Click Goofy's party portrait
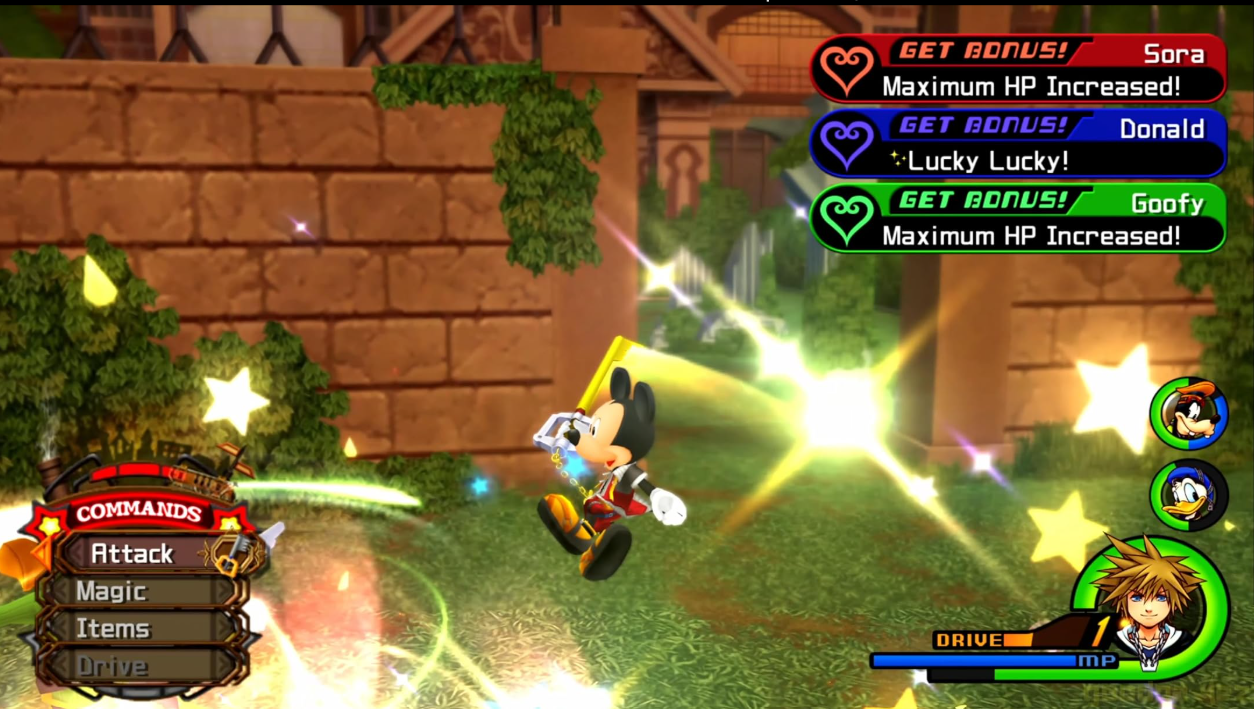This screenshot has height=709, width=1254. click(1188, 413)
